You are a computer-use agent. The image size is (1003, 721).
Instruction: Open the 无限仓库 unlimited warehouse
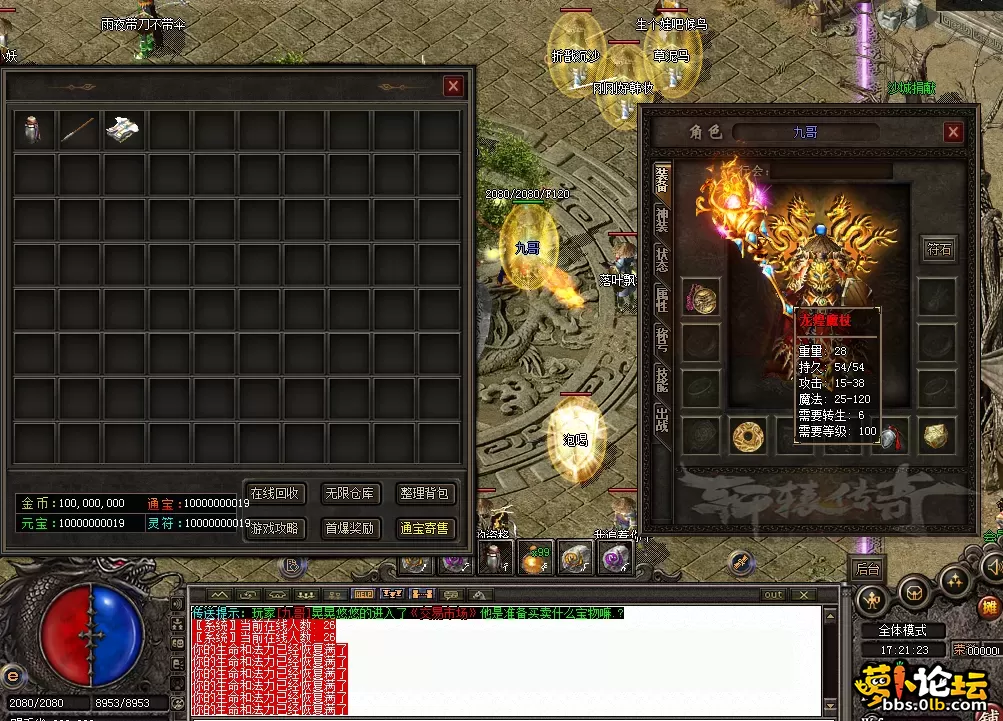coord(350,494)
